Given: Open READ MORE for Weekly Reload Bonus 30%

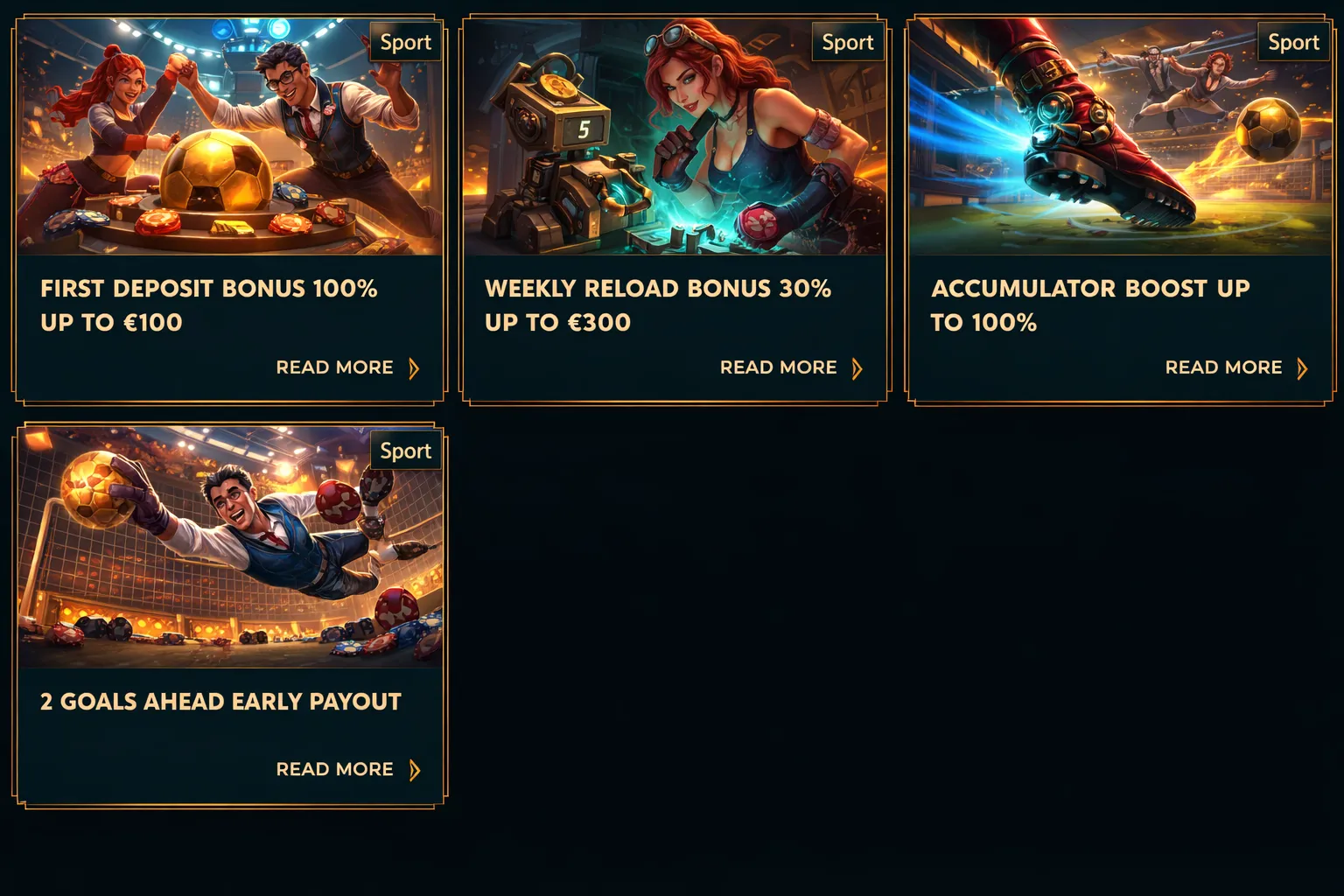Looking at the screenshot, I should pyautogui.click(x=778, y=367).
